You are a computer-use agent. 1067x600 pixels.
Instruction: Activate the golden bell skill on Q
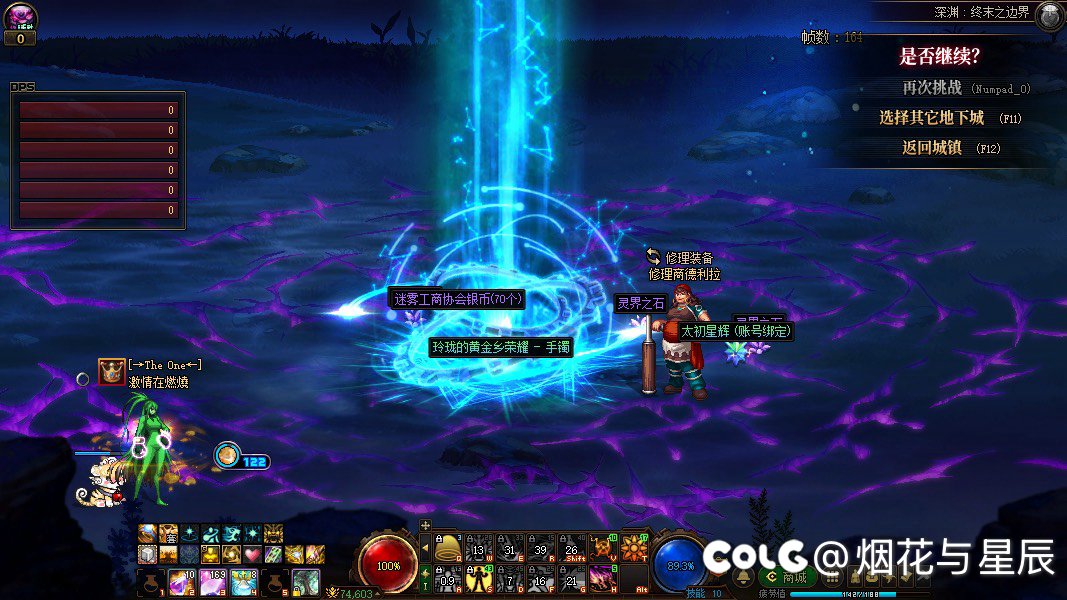[x=450, y=547]
